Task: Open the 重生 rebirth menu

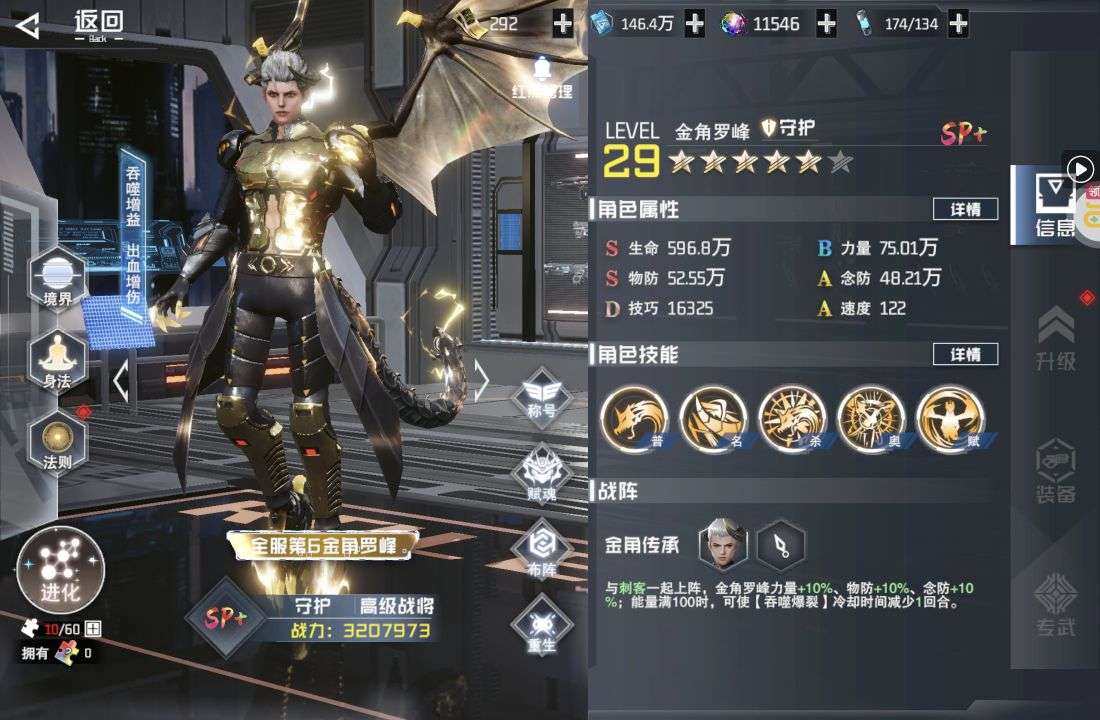Action: coord(541,627)
